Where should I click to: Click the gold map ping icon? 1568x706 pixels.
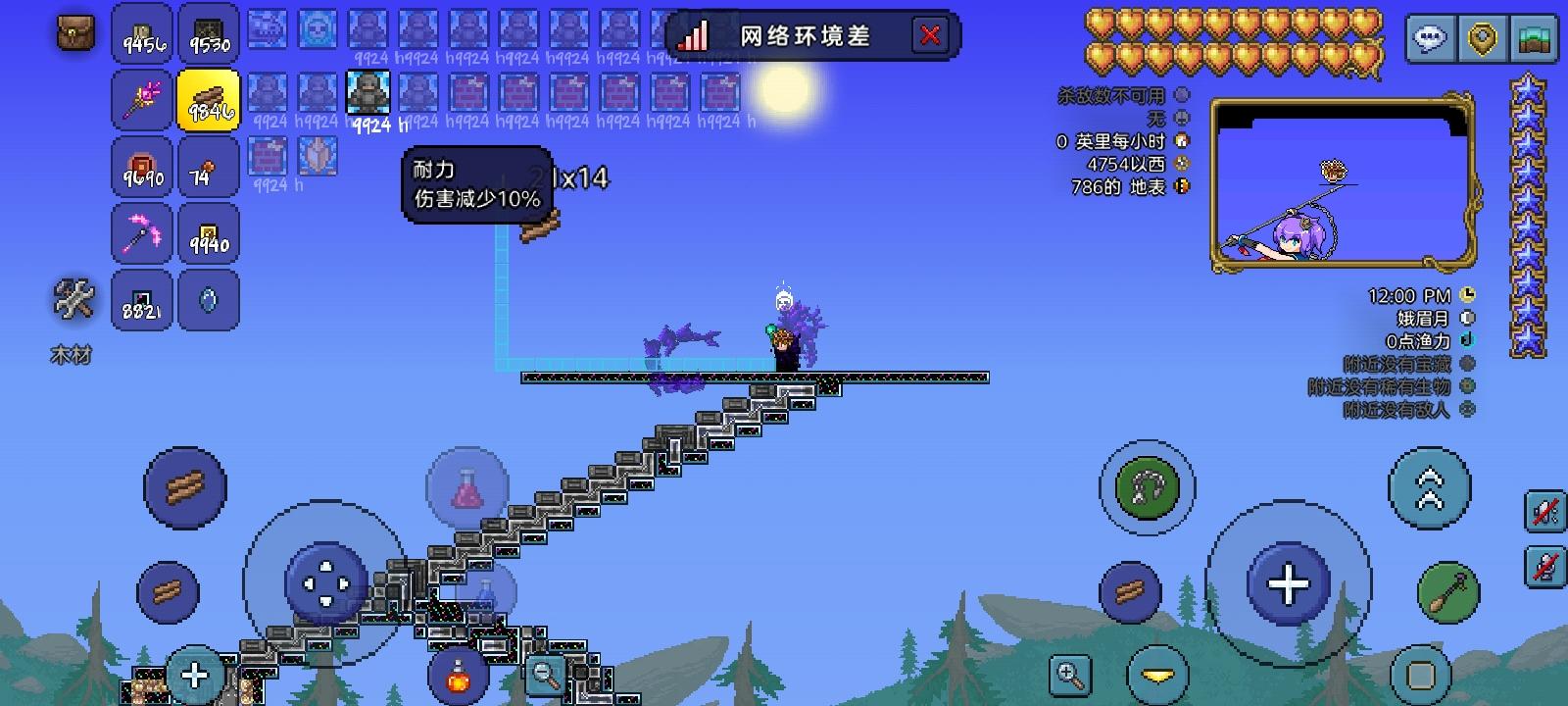[1480, 40]
